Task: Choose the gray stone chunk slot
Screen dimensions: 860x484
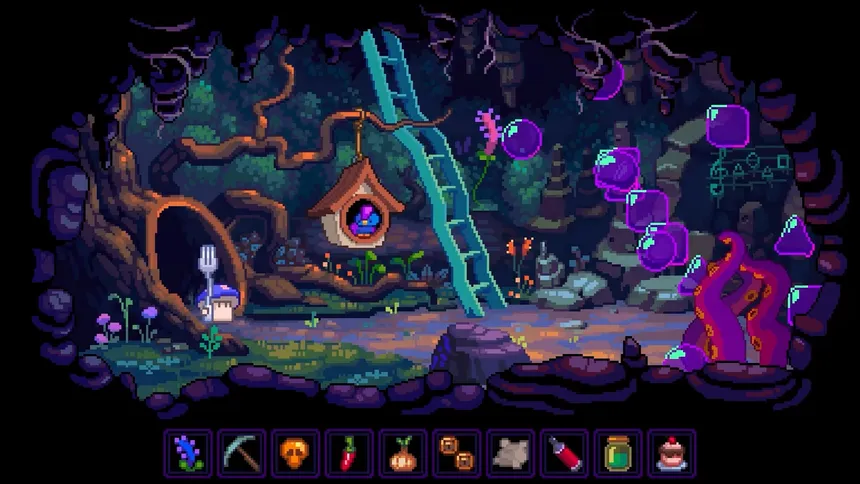Action: pyautogui.click(x=511, y=454)
